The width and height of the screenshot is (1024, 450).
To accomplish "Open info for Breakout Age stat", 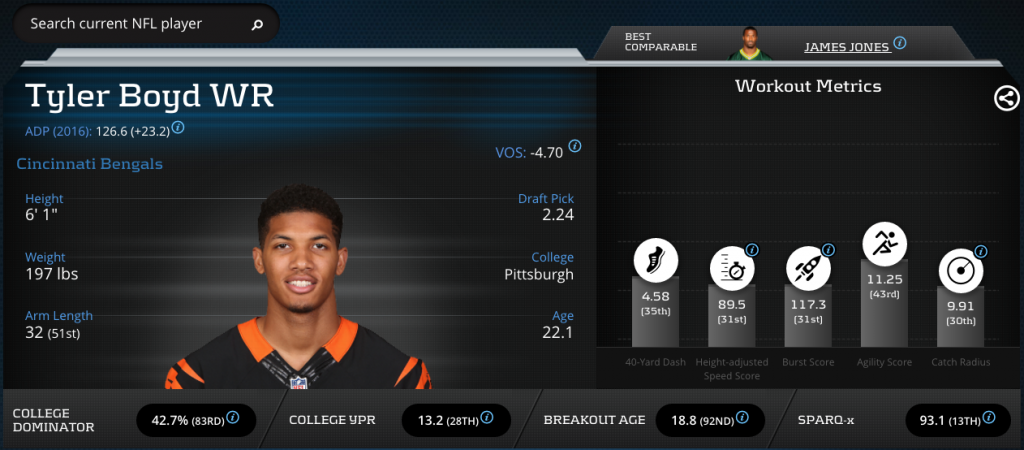I will (x=741, y=417).
